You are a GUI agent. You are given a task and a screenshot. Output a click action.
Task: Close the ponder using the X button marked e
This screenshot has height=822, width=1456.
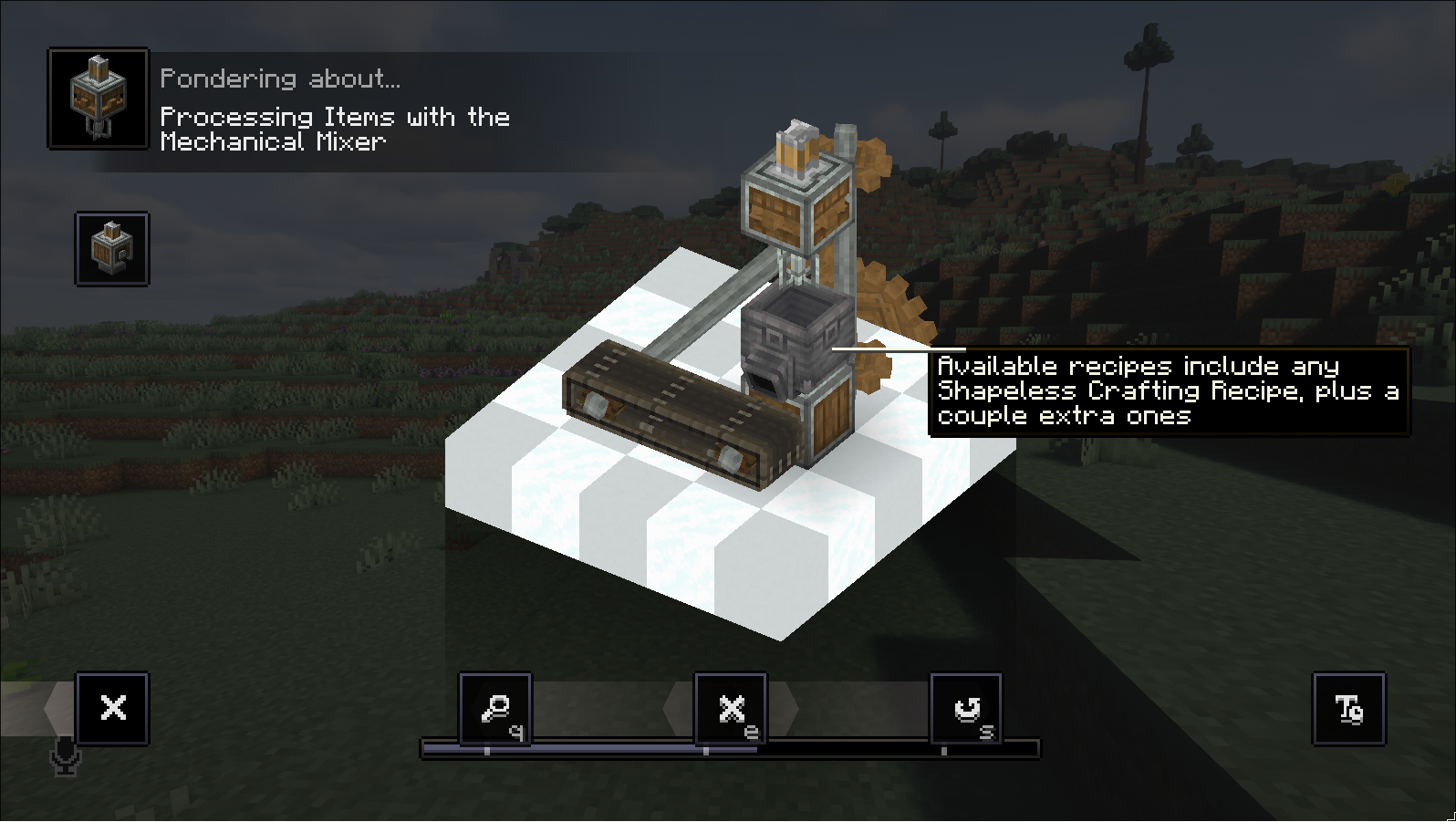tap(731, 708)
